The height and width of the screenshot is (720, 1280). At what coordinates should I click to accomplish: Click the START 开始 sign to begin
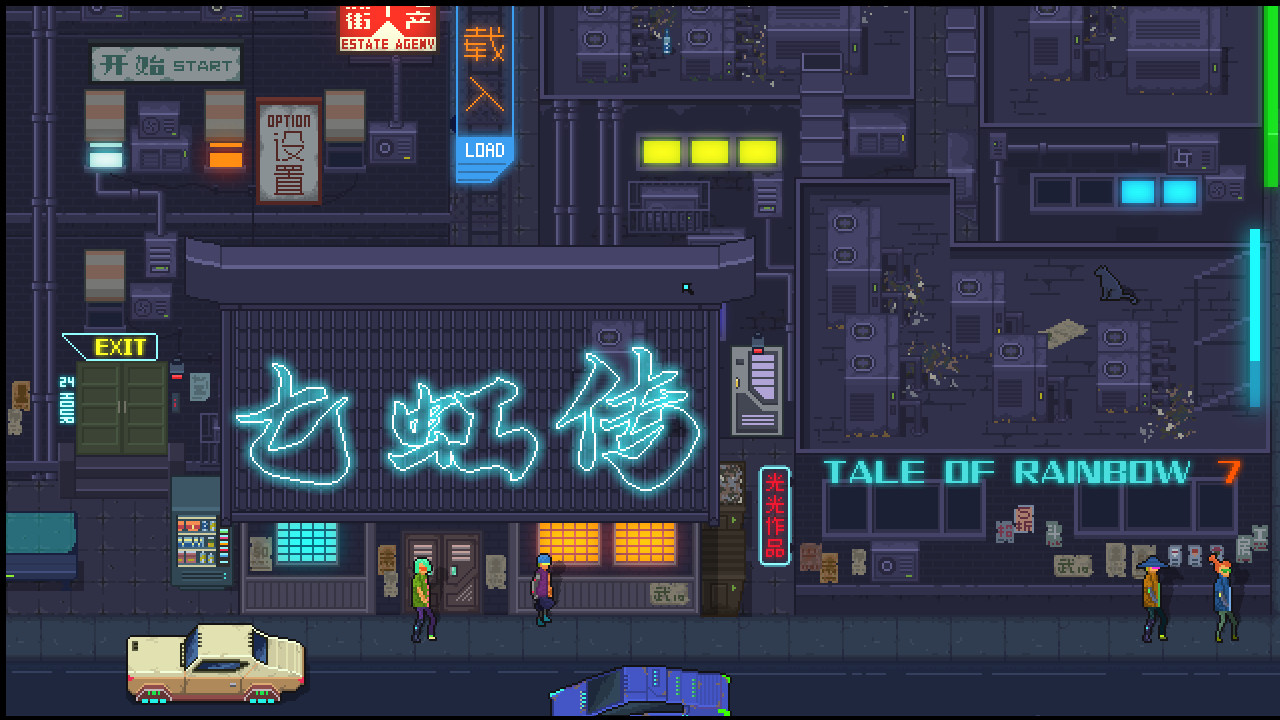click(x=166, y=64)
